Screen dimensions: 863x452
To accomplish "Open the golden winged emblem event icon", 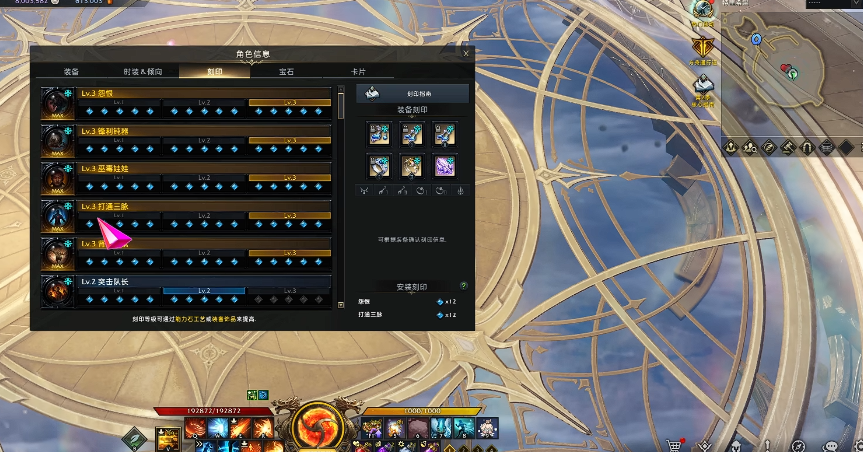I will click(704, 45).
